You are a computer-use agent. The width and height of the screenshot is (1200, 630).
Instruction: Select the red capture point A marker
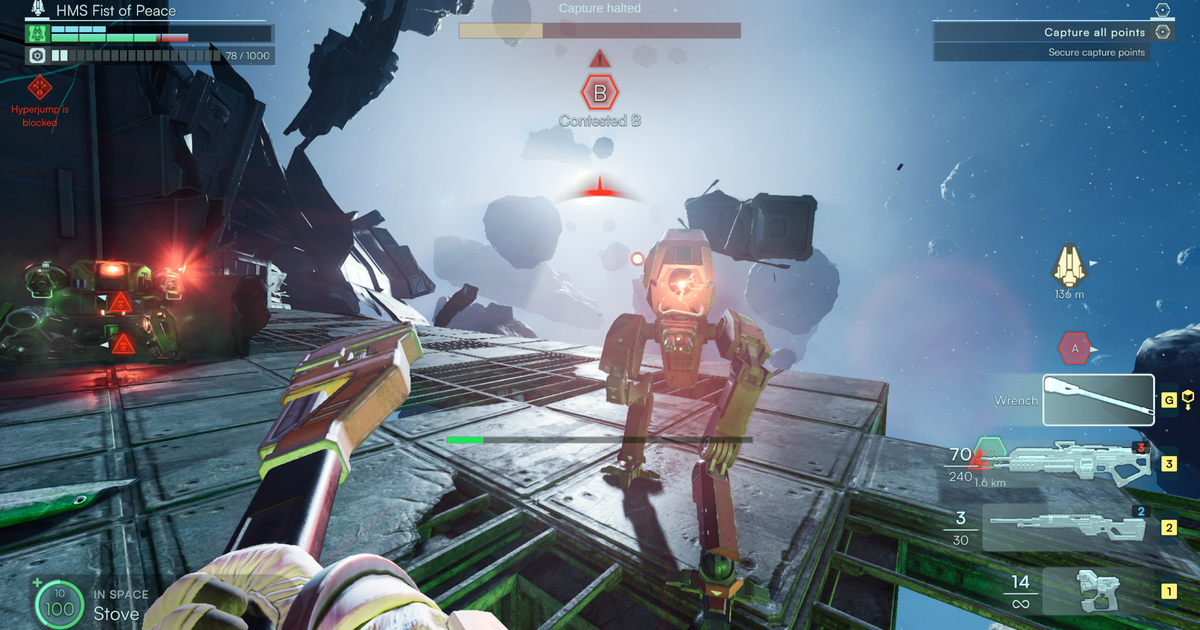click(x=1074, y=348)
